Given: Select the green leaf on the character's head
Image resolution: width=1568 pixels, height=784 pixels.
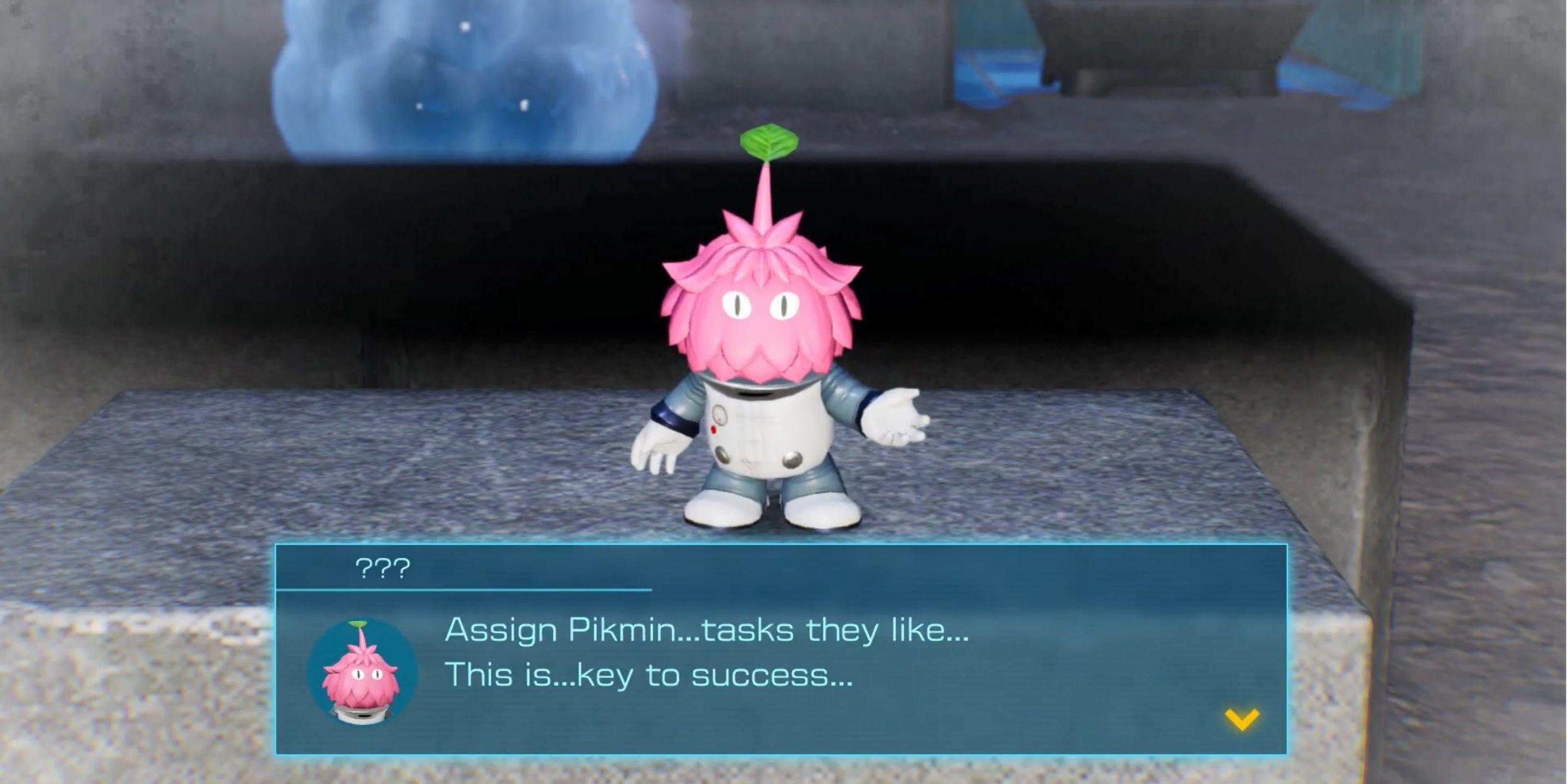Looking at the screenshot, I should [x=768, y=141].
